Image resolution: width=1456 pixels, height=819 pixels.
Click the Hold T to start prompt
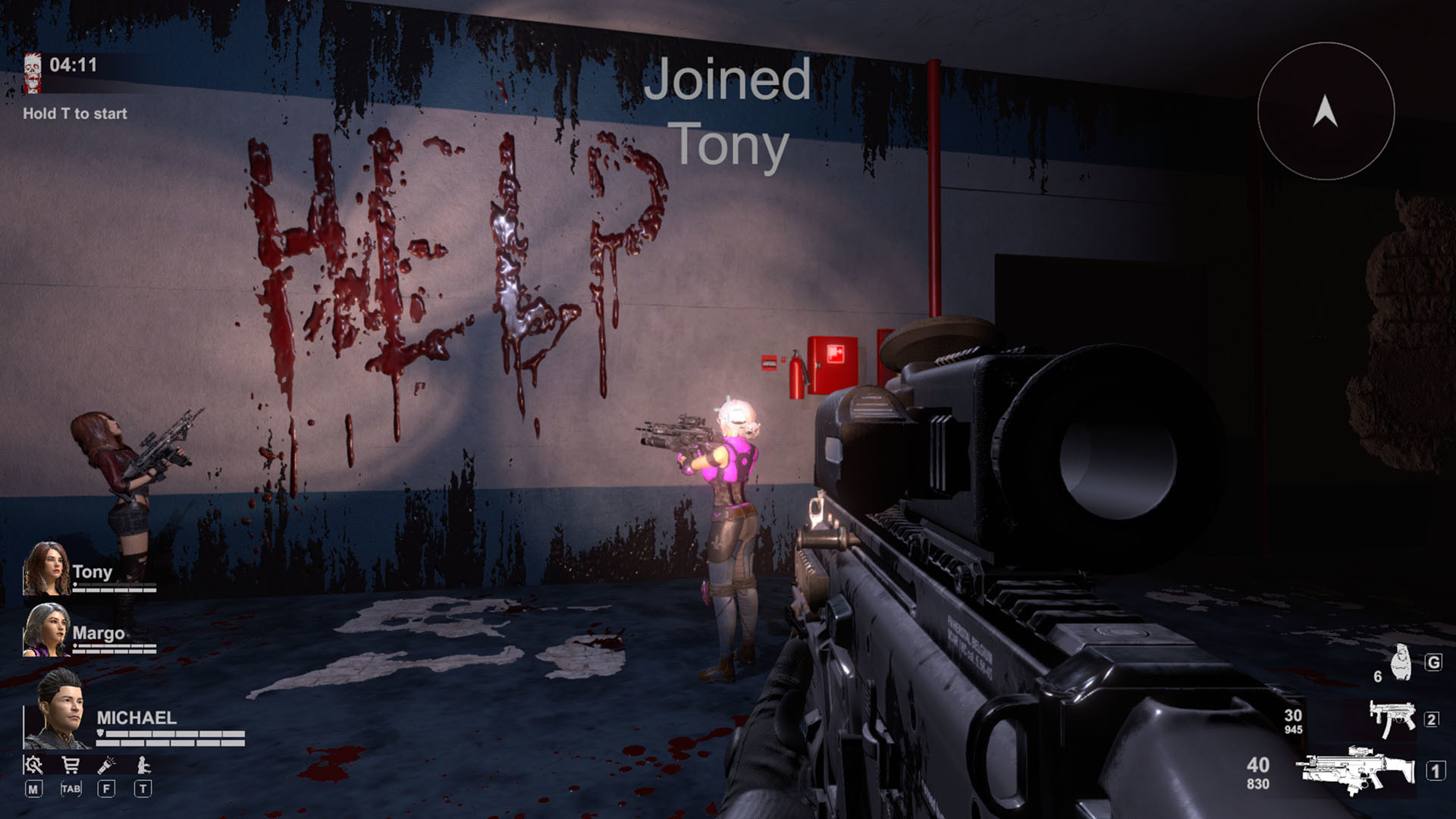coord(74,114)
